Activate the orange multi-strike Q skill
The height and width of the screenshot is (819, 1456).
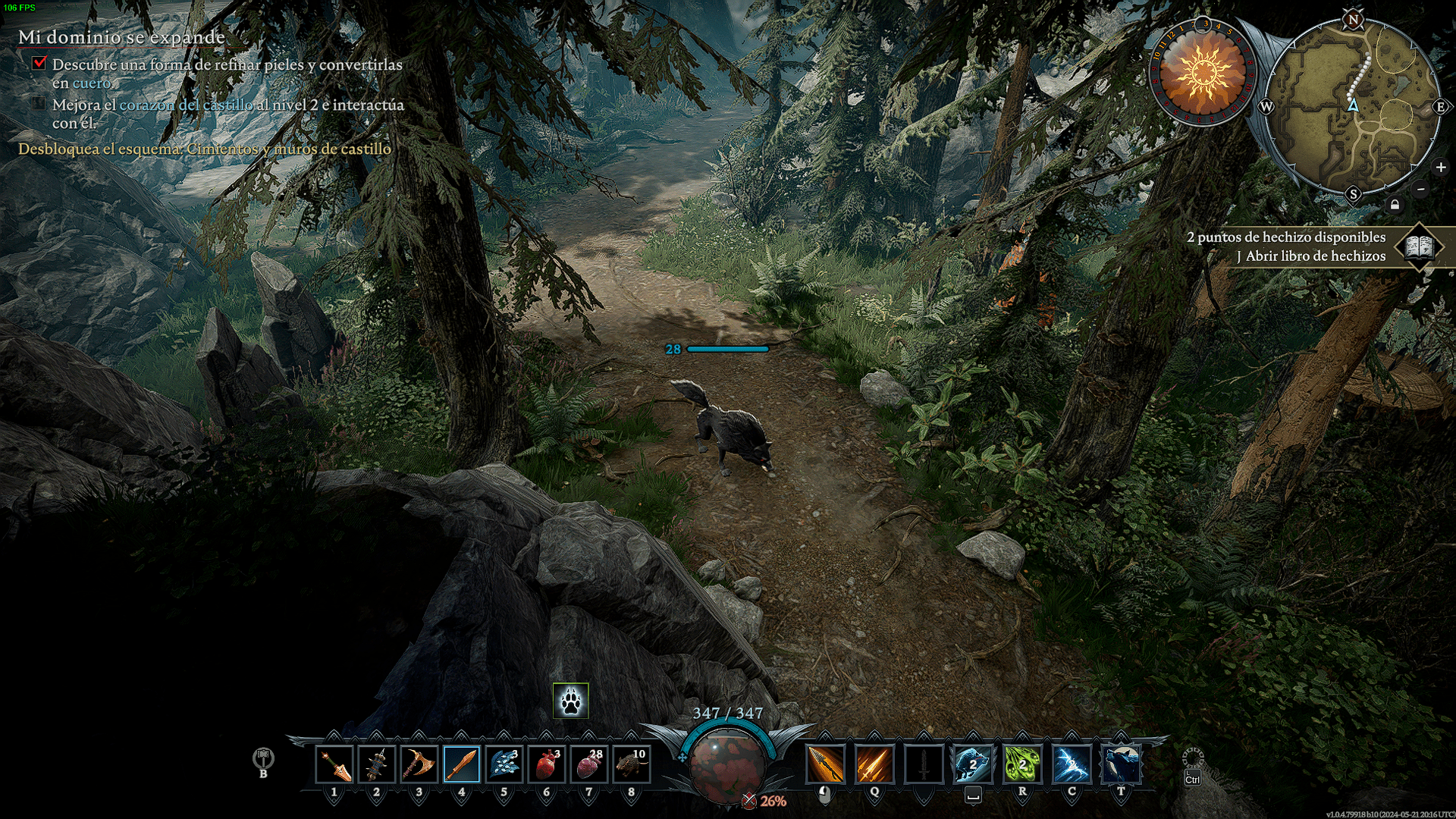(874, 764)
